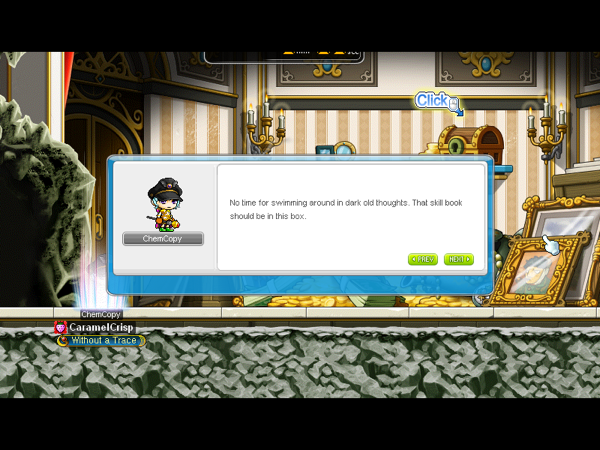Go back using the PREV button
600x450 pixels.
pyautogui.click(x=423, y=259)
